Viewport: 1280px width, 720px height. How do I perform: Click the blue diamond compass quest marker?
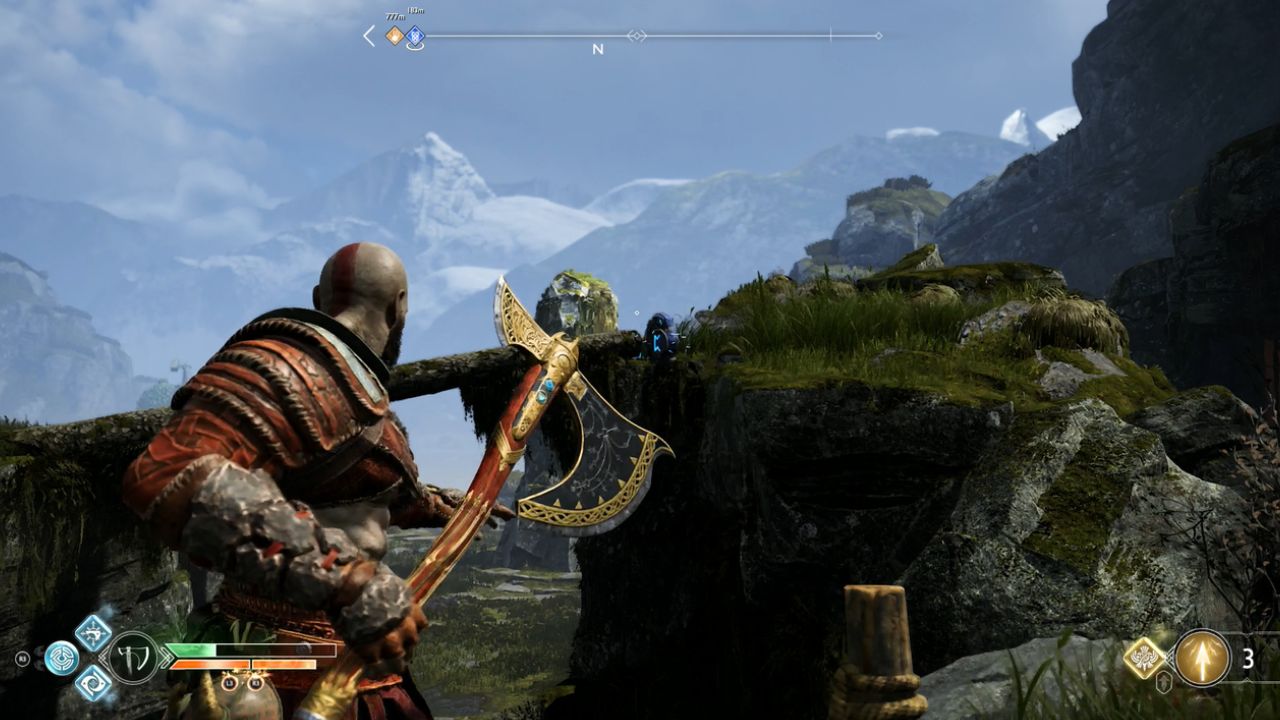click(x=415, y=37)
